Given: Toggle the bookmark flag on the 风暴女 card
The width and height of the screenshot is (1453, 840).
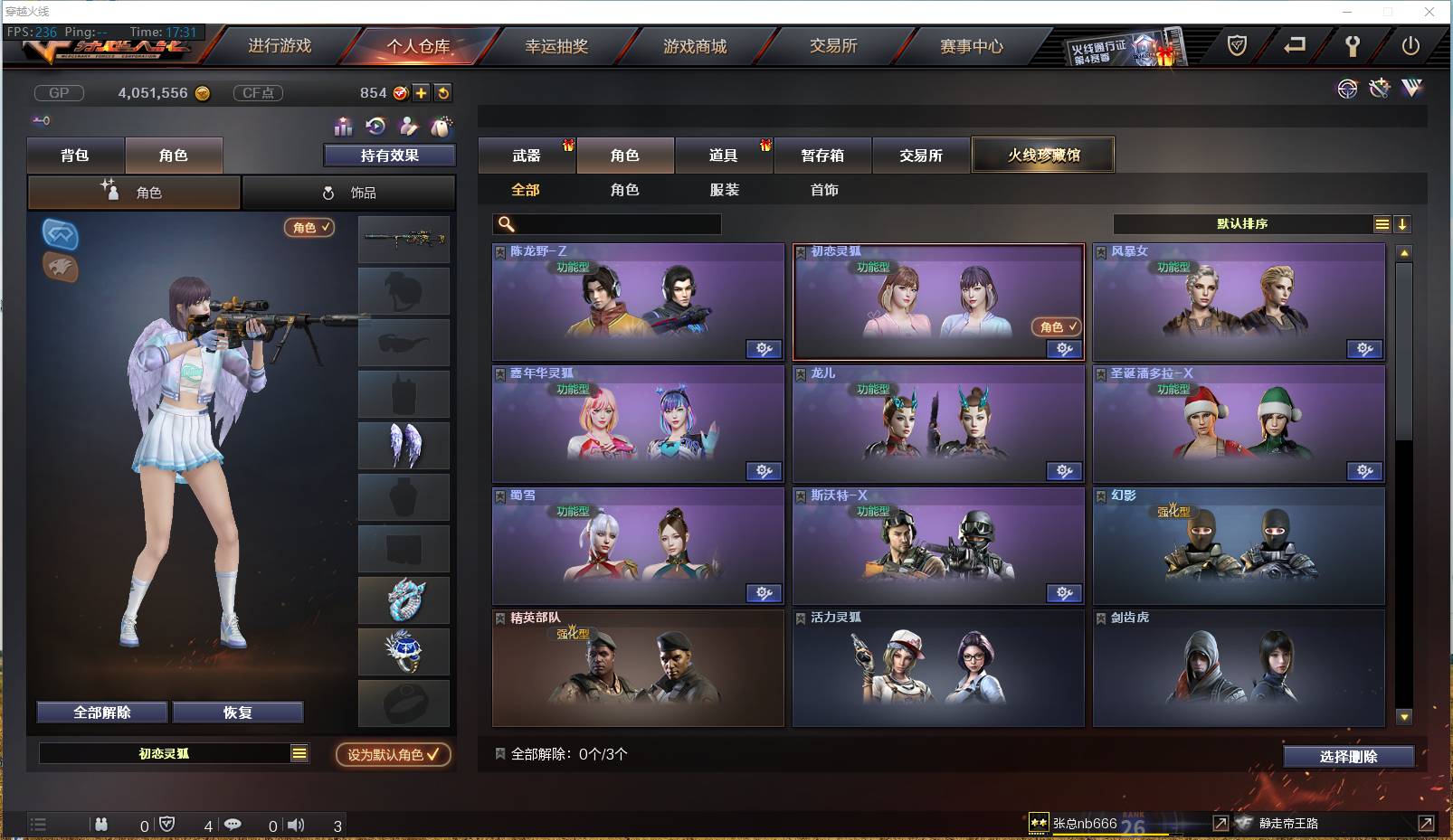Looking at the screenshot, I should click(x=1101, y=250).
